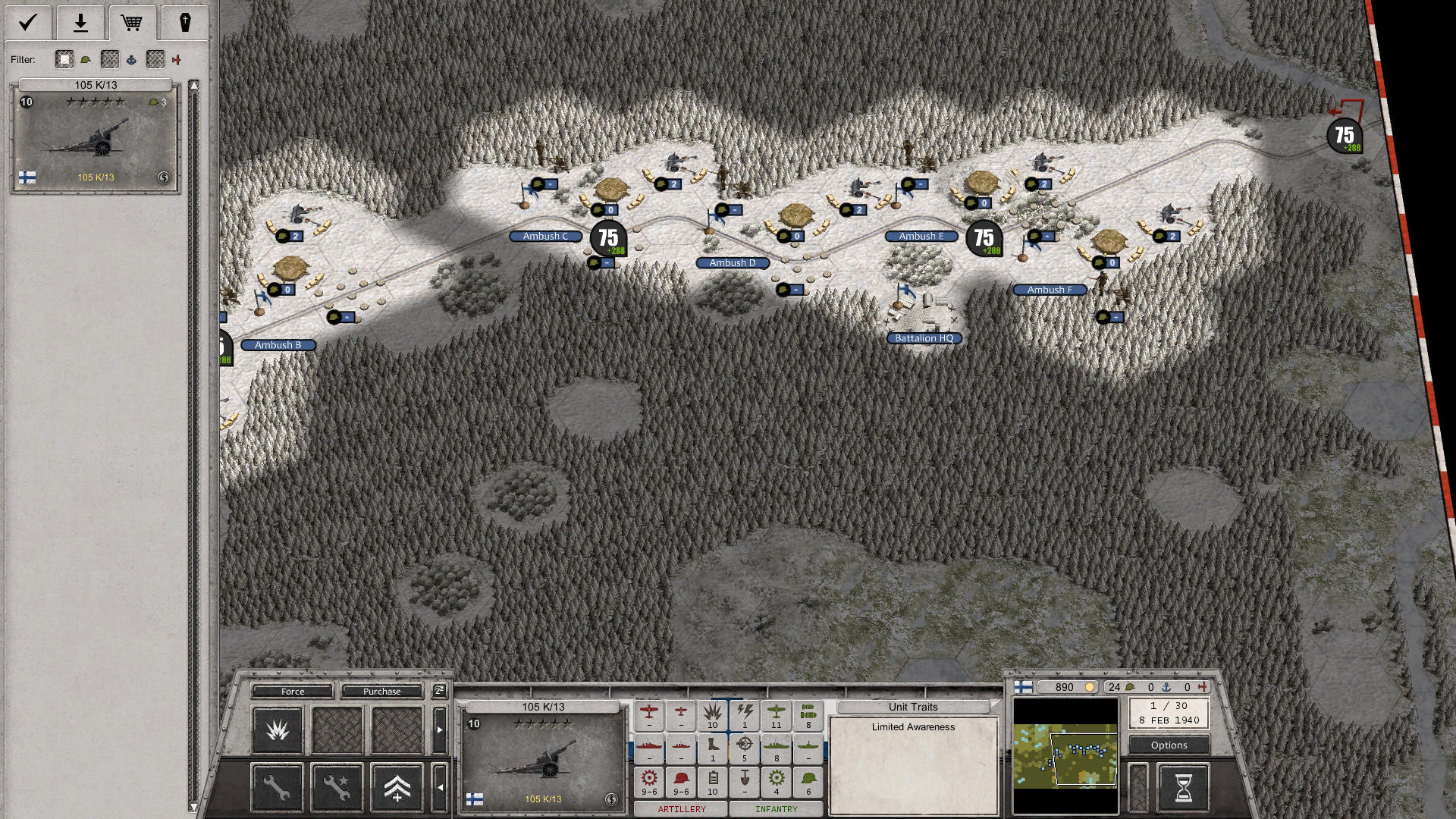This screenshot has width=1456, height=819.
Task: Click the Force button
Action: [x=292, y=691]
